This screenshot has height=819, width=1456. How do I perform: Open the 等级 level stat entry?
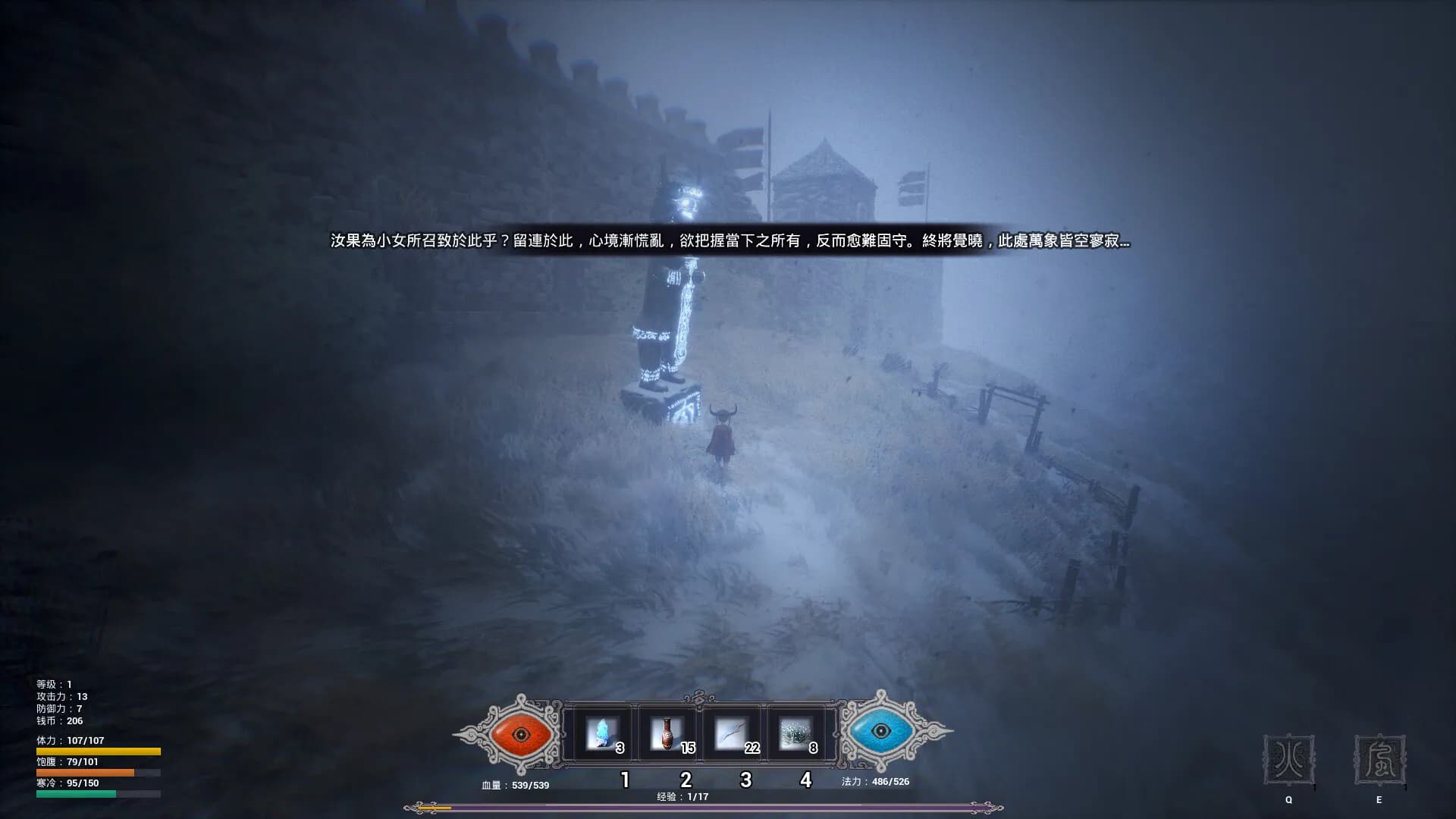pyautogui.click(x=53, y=682)
